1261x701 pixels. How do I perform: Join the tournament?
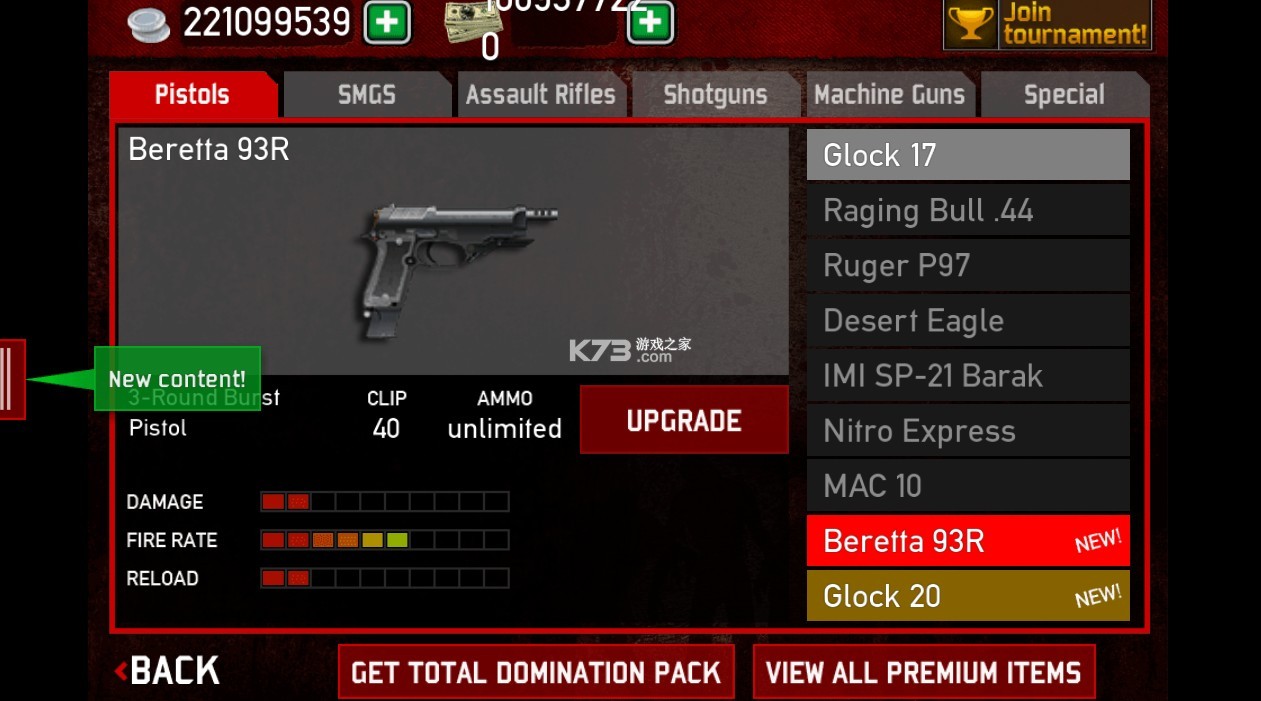1047,24
